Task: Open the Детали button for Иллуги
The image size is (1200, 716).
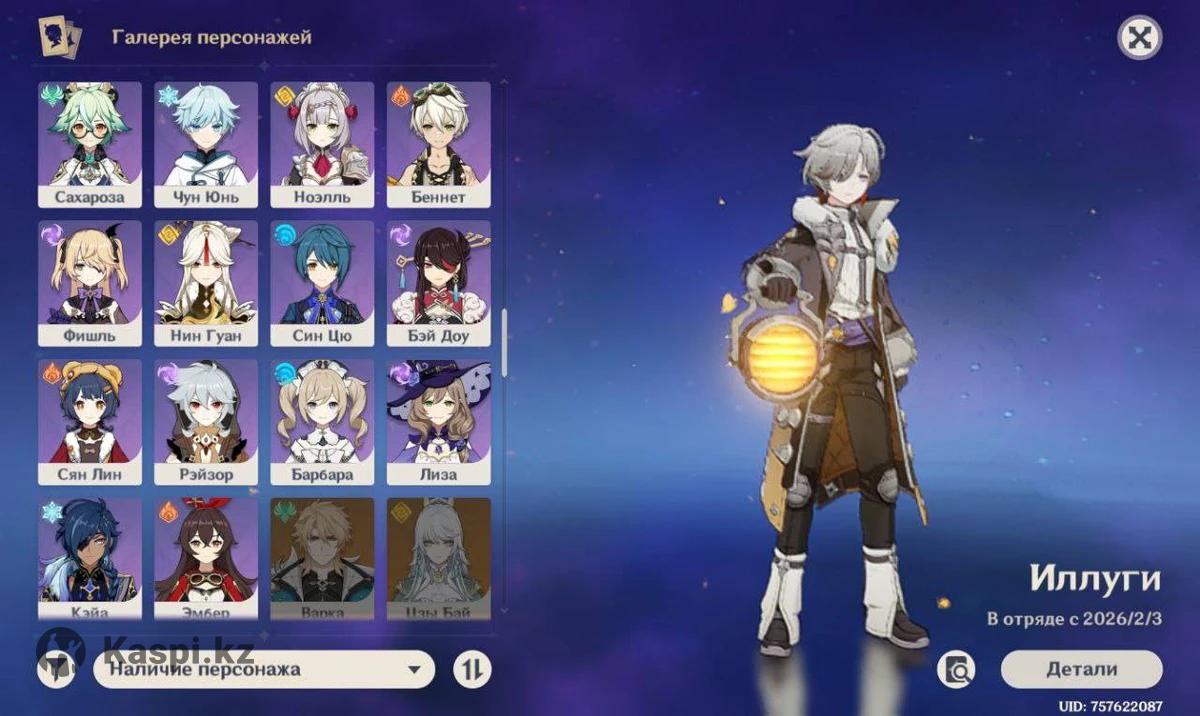Action: click(1081, 669)
